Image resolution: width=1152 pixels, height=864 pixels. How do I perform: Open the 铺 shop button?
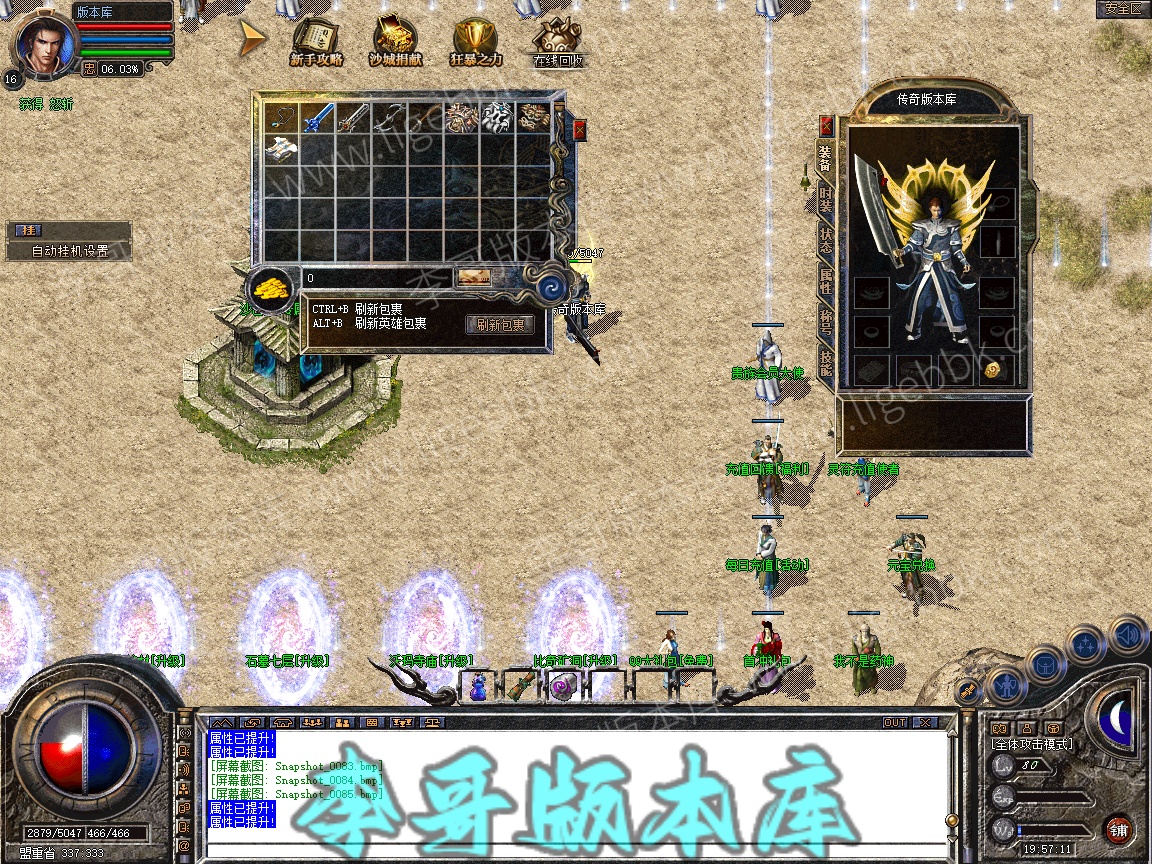coord(1119,829)
